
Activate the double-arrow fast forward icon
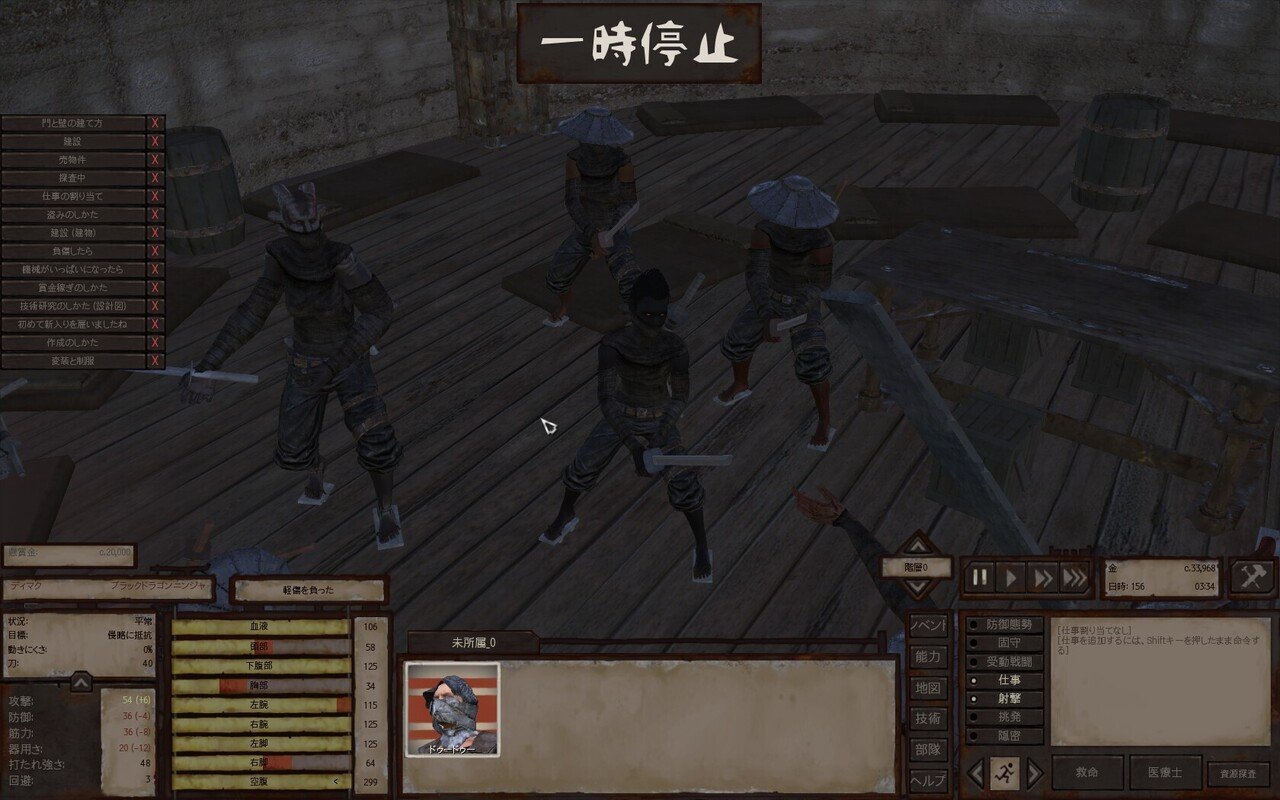pos(1042,577)
